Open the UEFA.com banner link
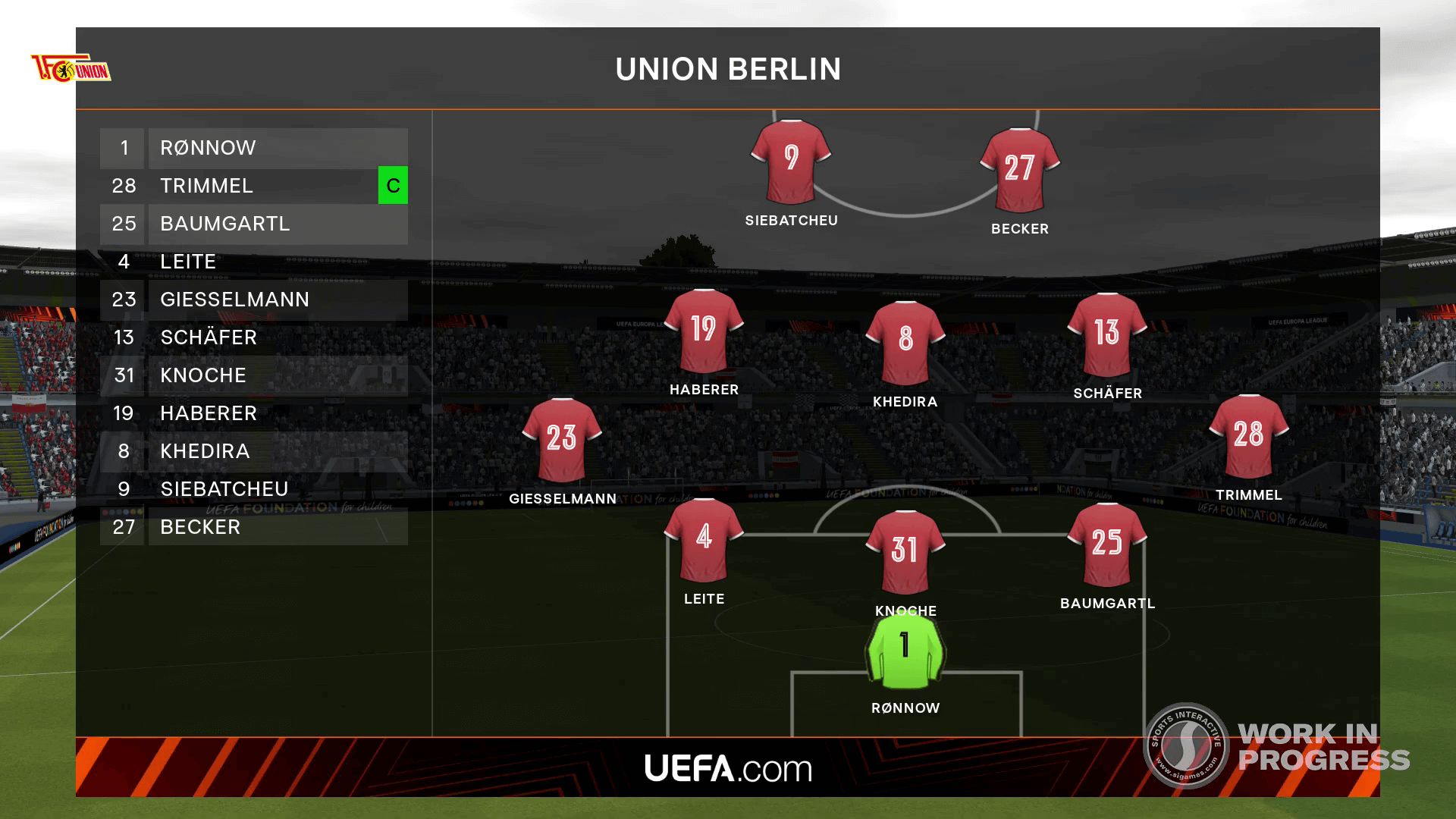This screenshot has width=1456, height=819. [728, 768]
